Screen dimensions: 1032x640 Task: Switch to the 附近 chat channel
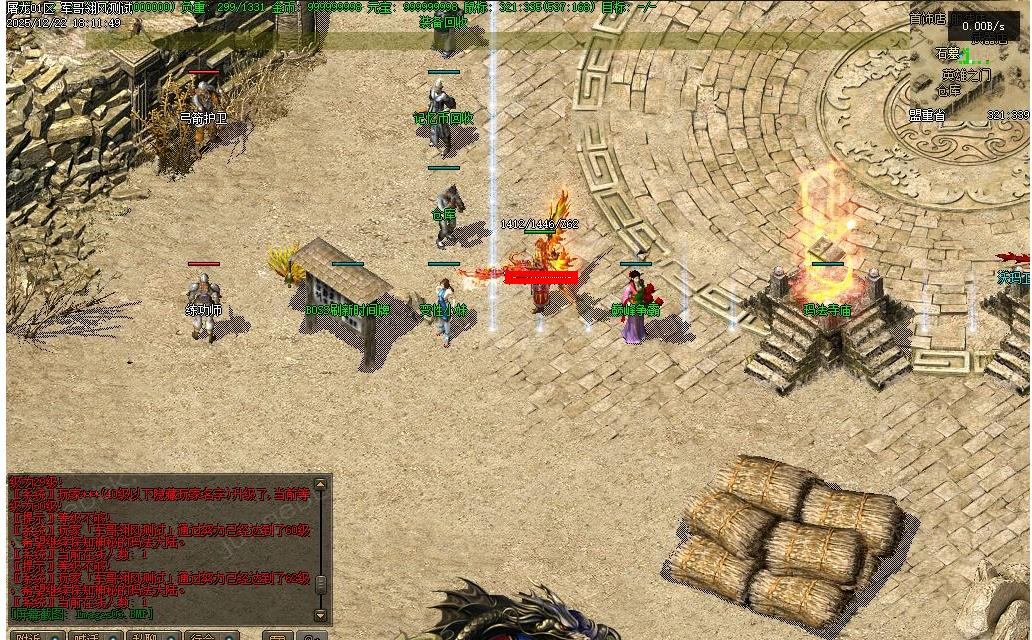30,636
